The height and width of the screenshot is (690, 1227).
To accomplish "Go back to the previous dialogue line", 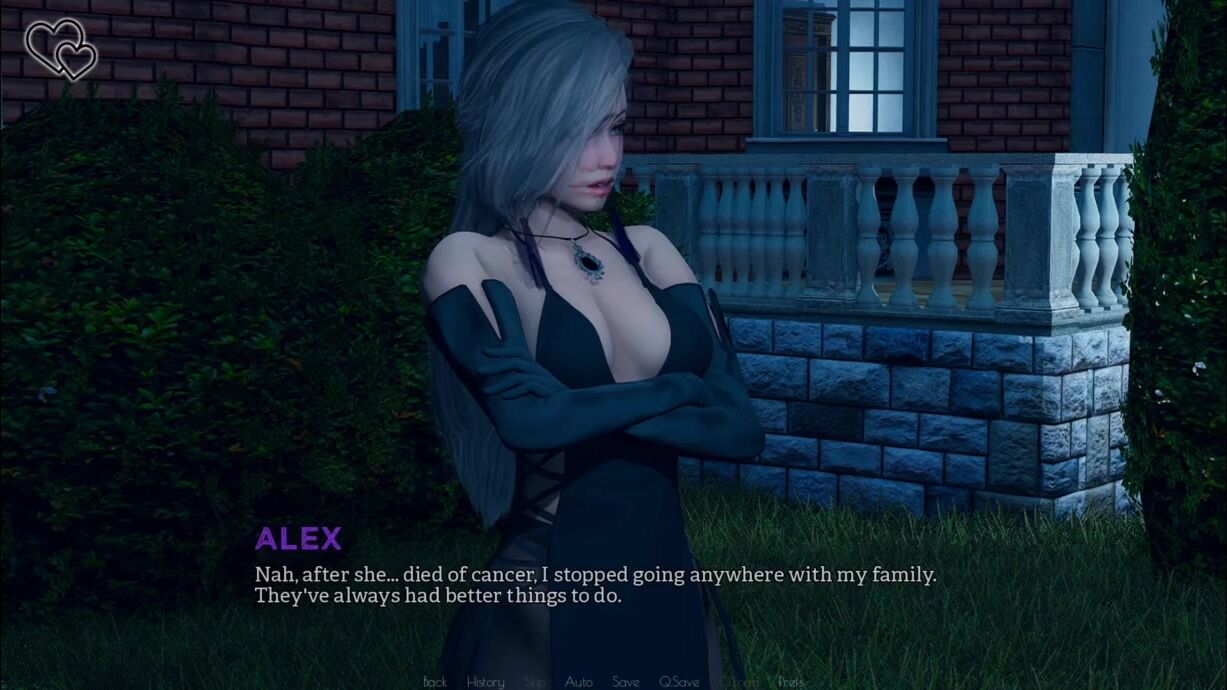I will point(435,682).
